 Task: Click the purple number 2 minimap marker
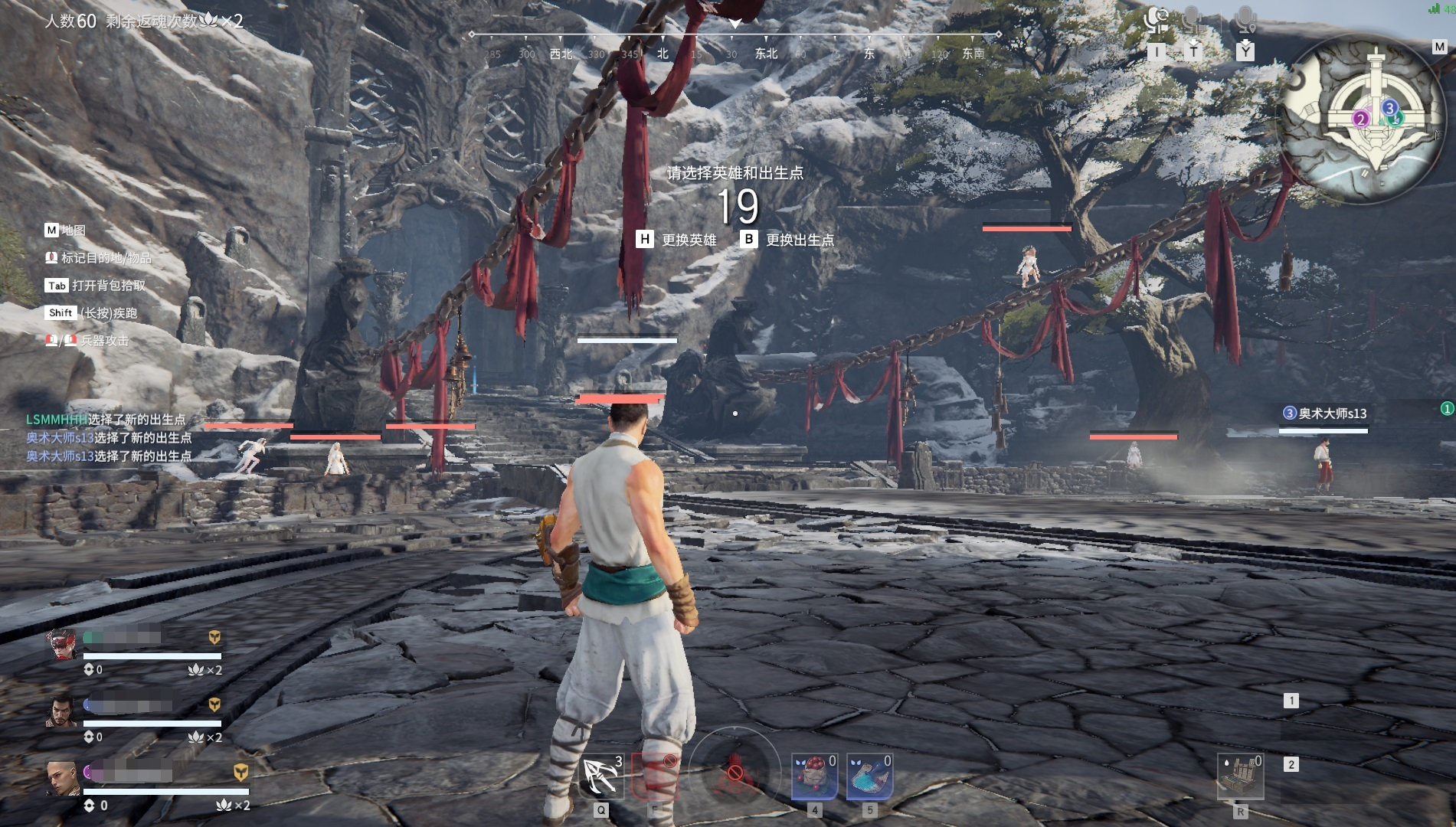click(x=1360, y=119)
